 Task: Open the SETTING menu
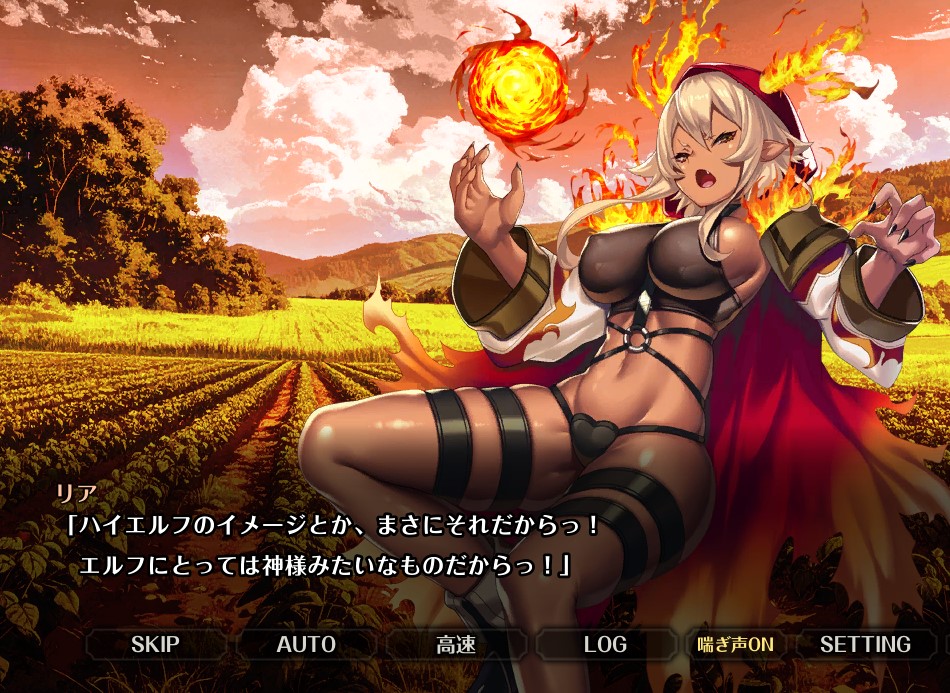click(x=865, y=644)
